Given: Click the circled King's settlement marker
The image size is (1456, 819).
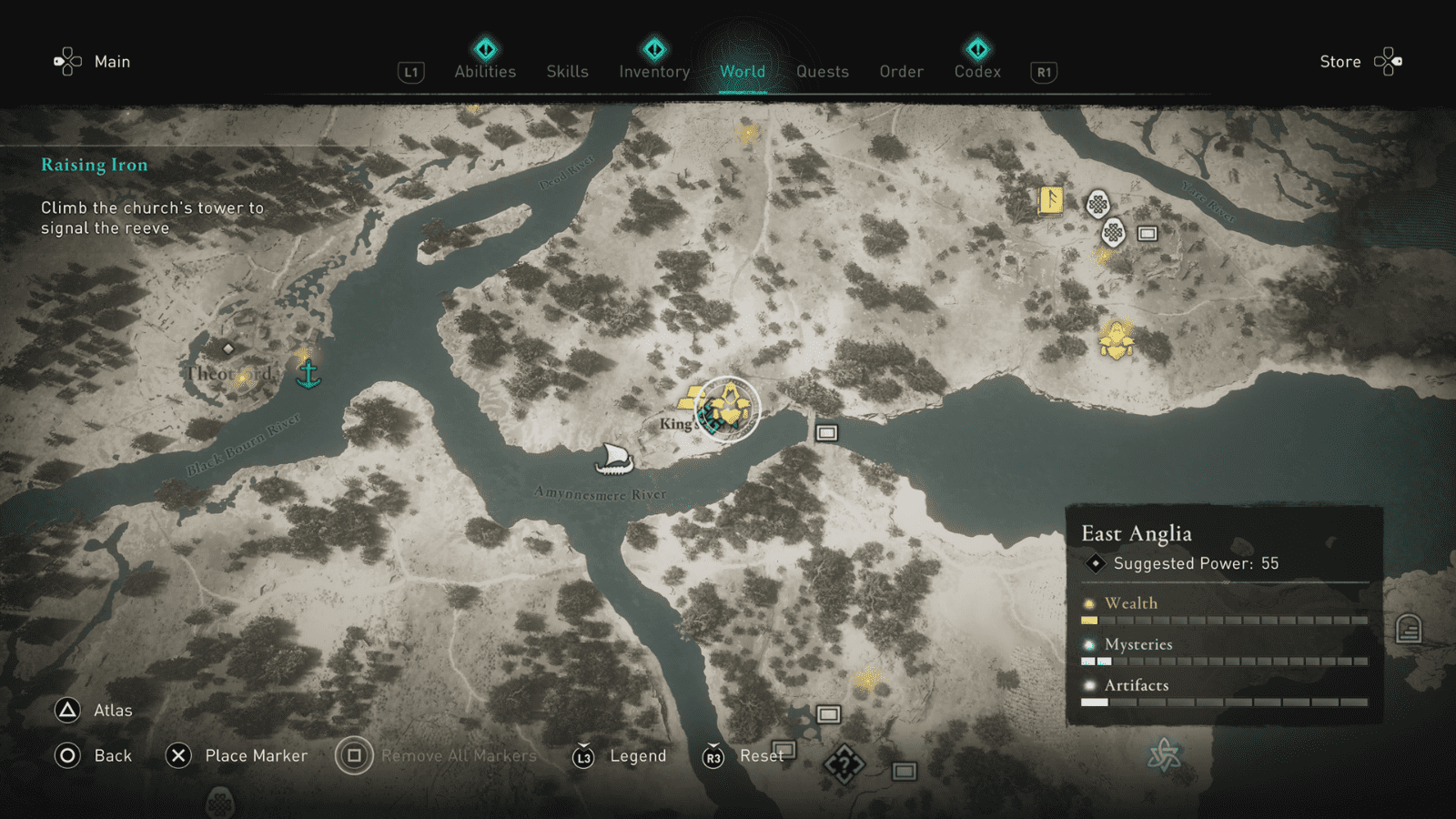Looking at the screenshot, I should pos(728,408).
